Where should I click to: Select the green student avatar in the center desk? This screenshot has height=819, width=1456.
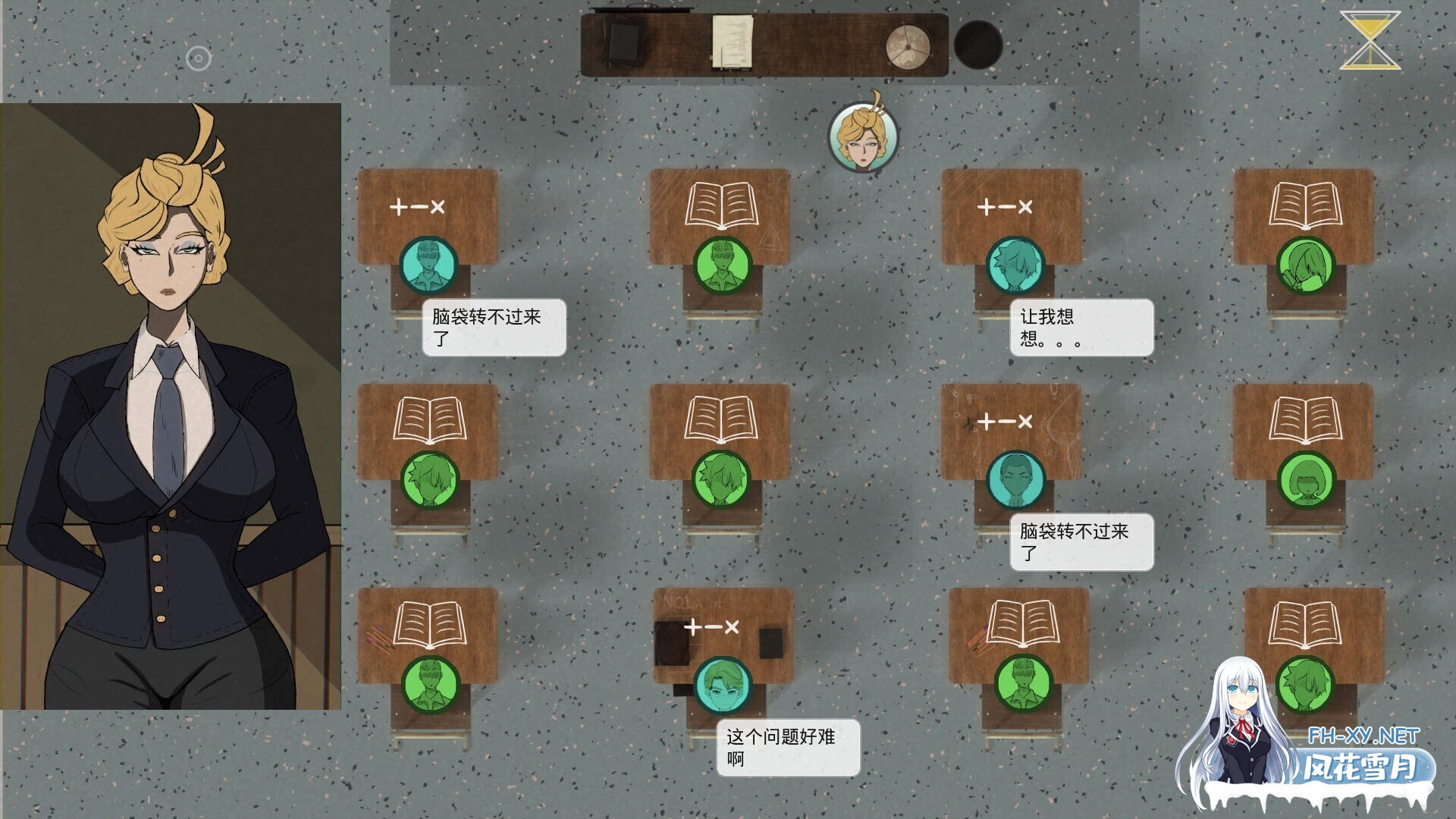coord(720,480)
